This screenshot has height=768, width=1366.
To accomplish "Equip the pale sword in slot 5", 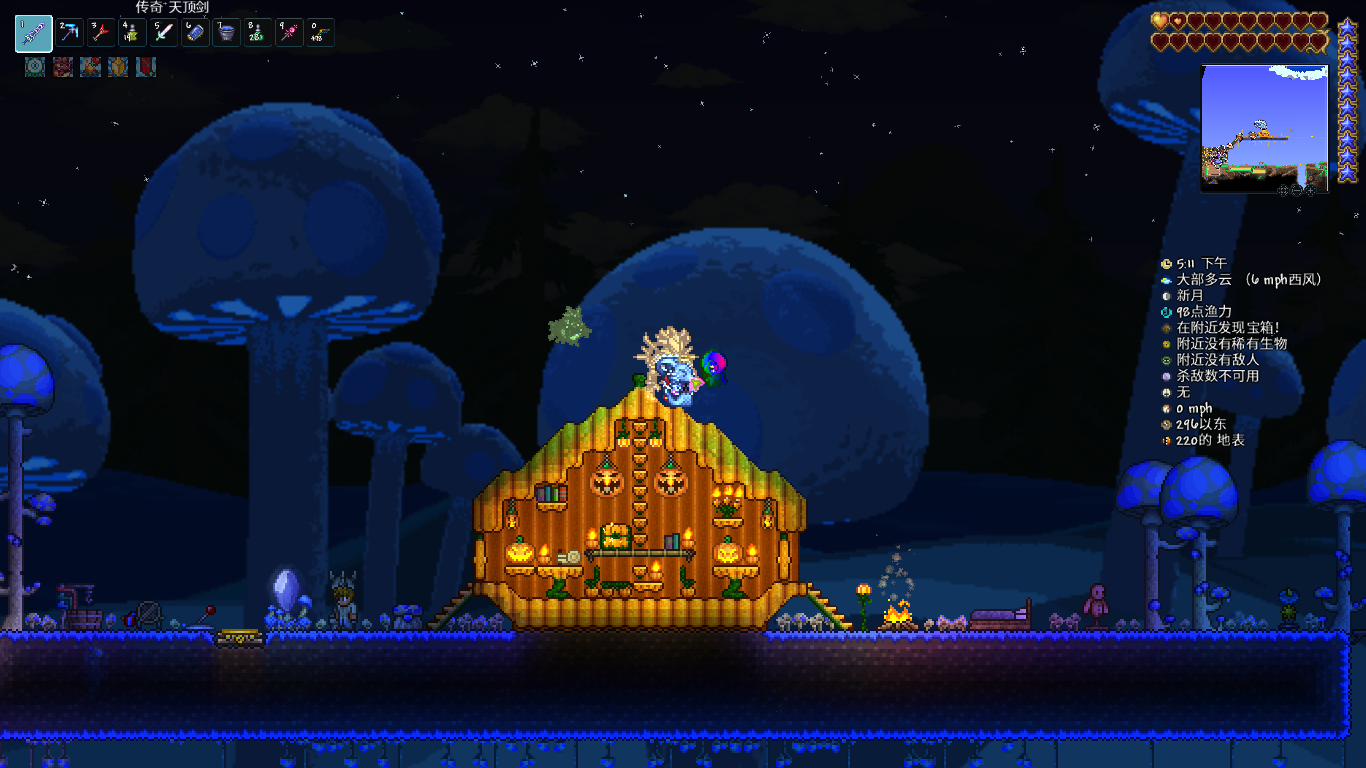I will (x=164, y=33).
